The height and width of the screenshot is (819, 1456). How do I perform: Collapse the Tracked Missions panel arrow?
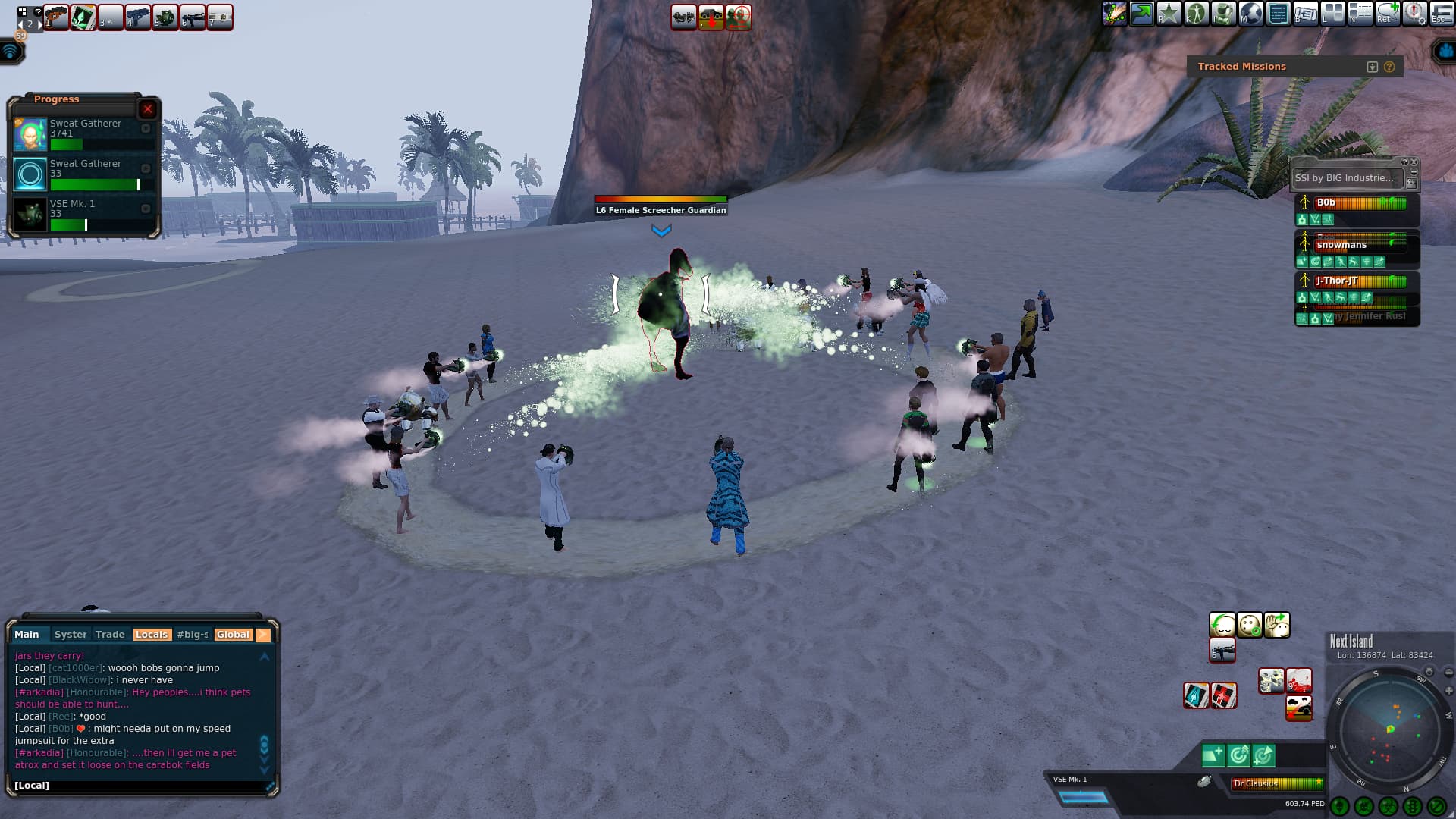tap(1372, 67)
